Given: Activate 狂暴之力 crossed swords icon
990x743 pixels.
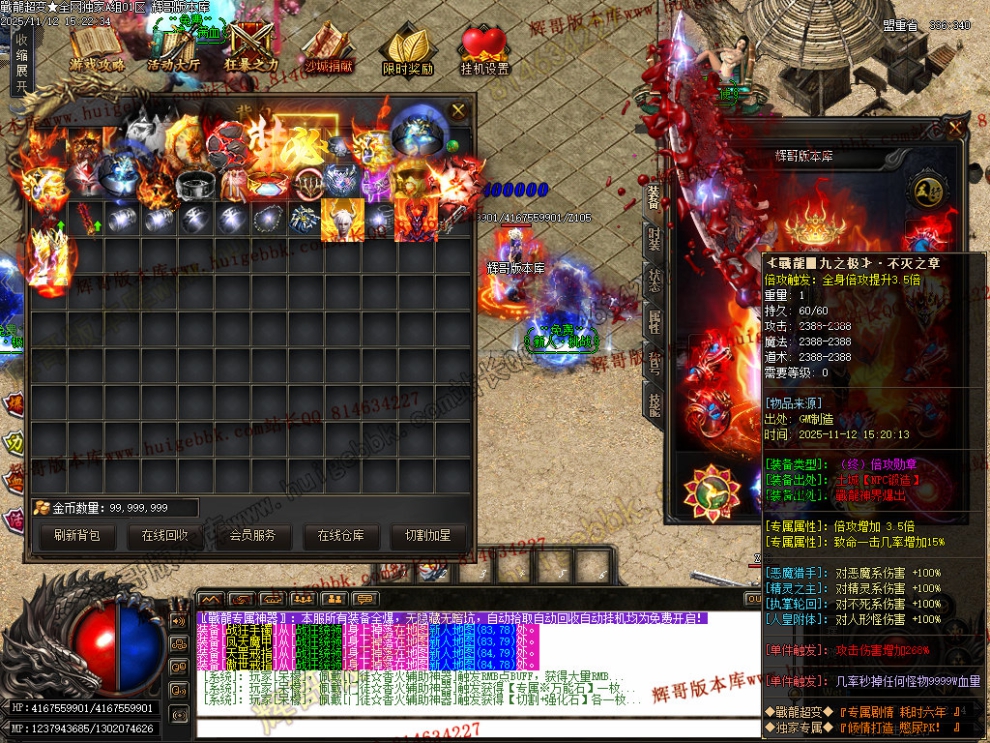Looking at the screenshot, I should 251,50.
